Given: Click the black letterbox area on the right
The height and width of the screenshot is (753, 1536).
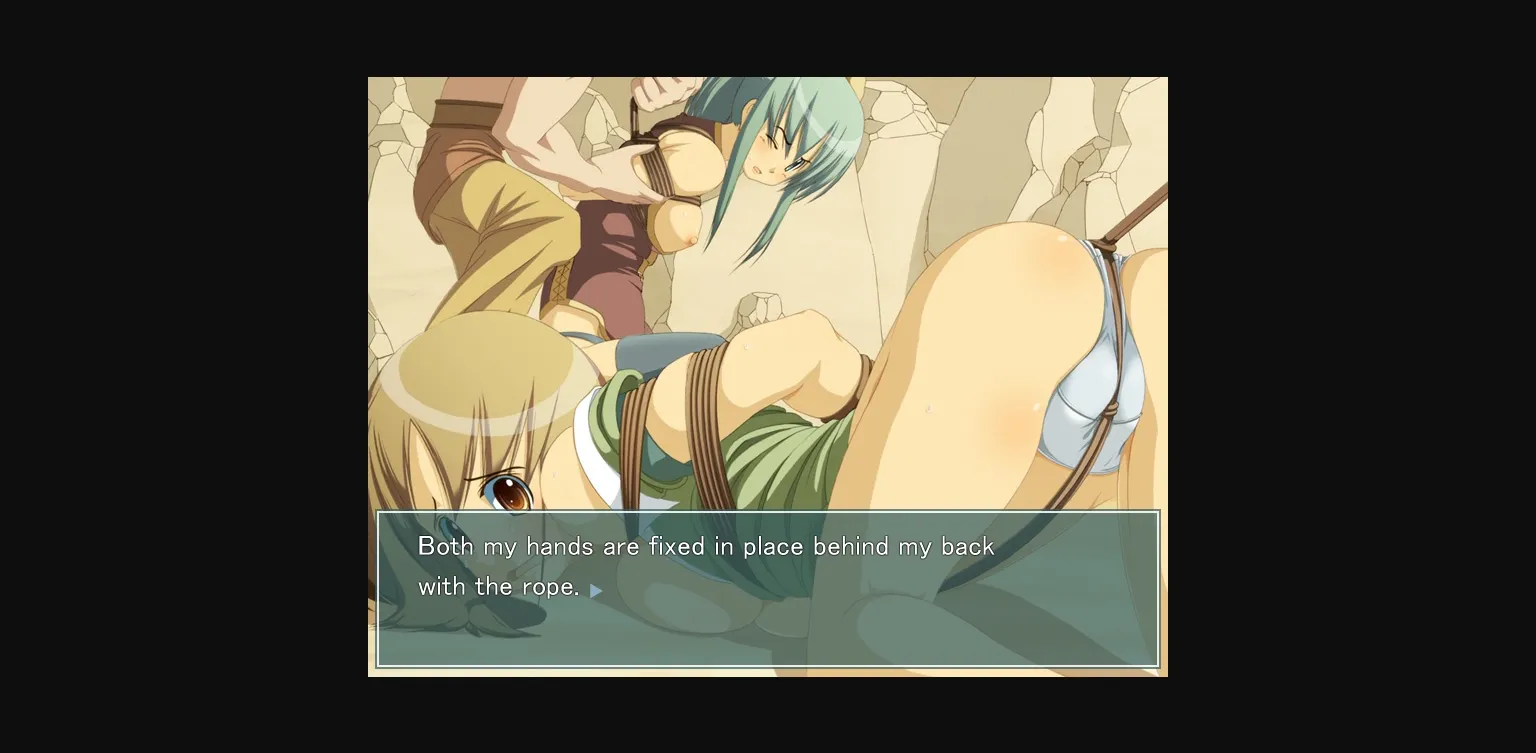Looking at the screenshot, I should coord(1350,375).
